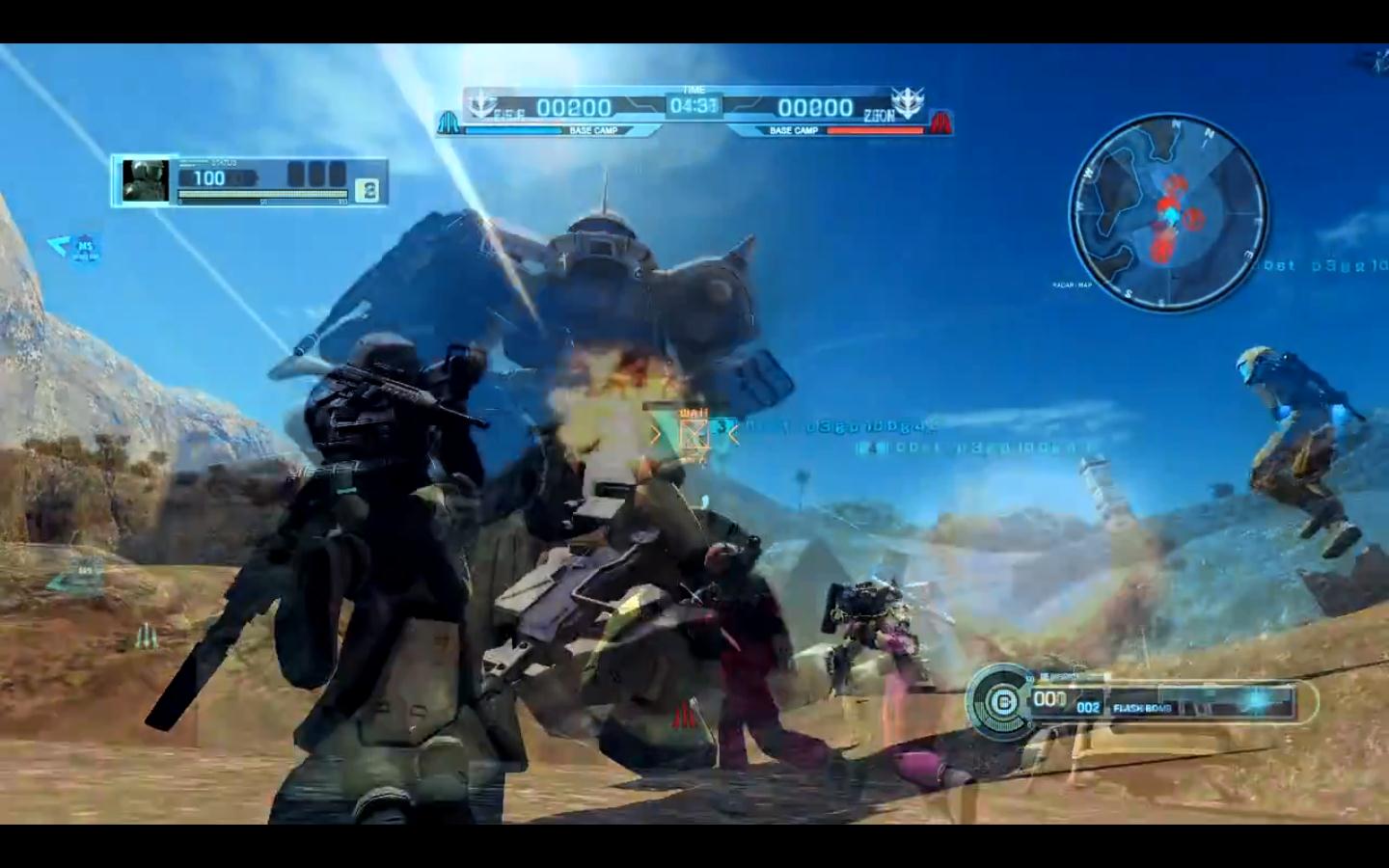Image resolution: width=1389 pixels, height=868 pixels.
Task: Click the STATUS panel header
Action: click(223, 162)
